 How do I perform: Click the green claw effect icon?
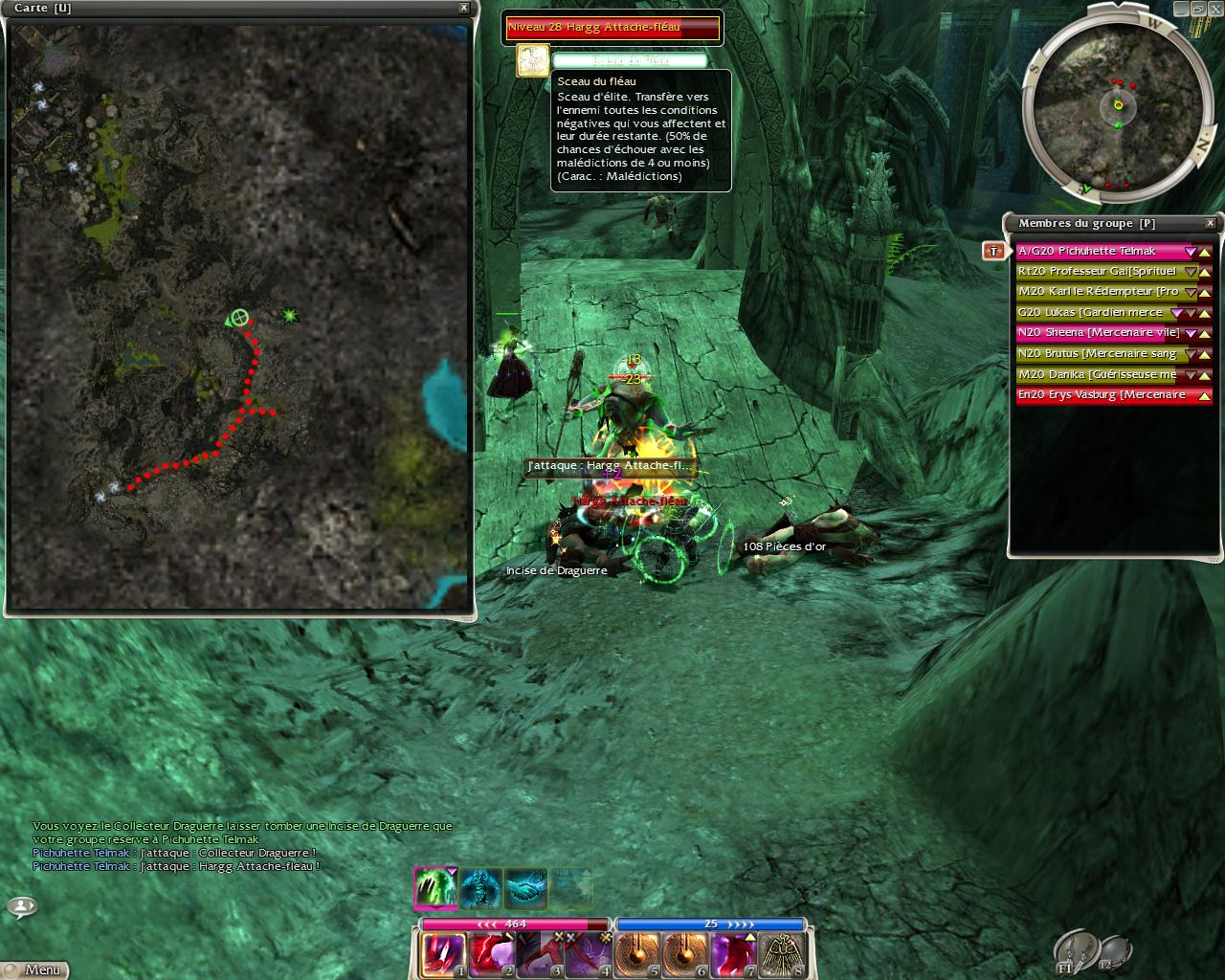[434, 888]
